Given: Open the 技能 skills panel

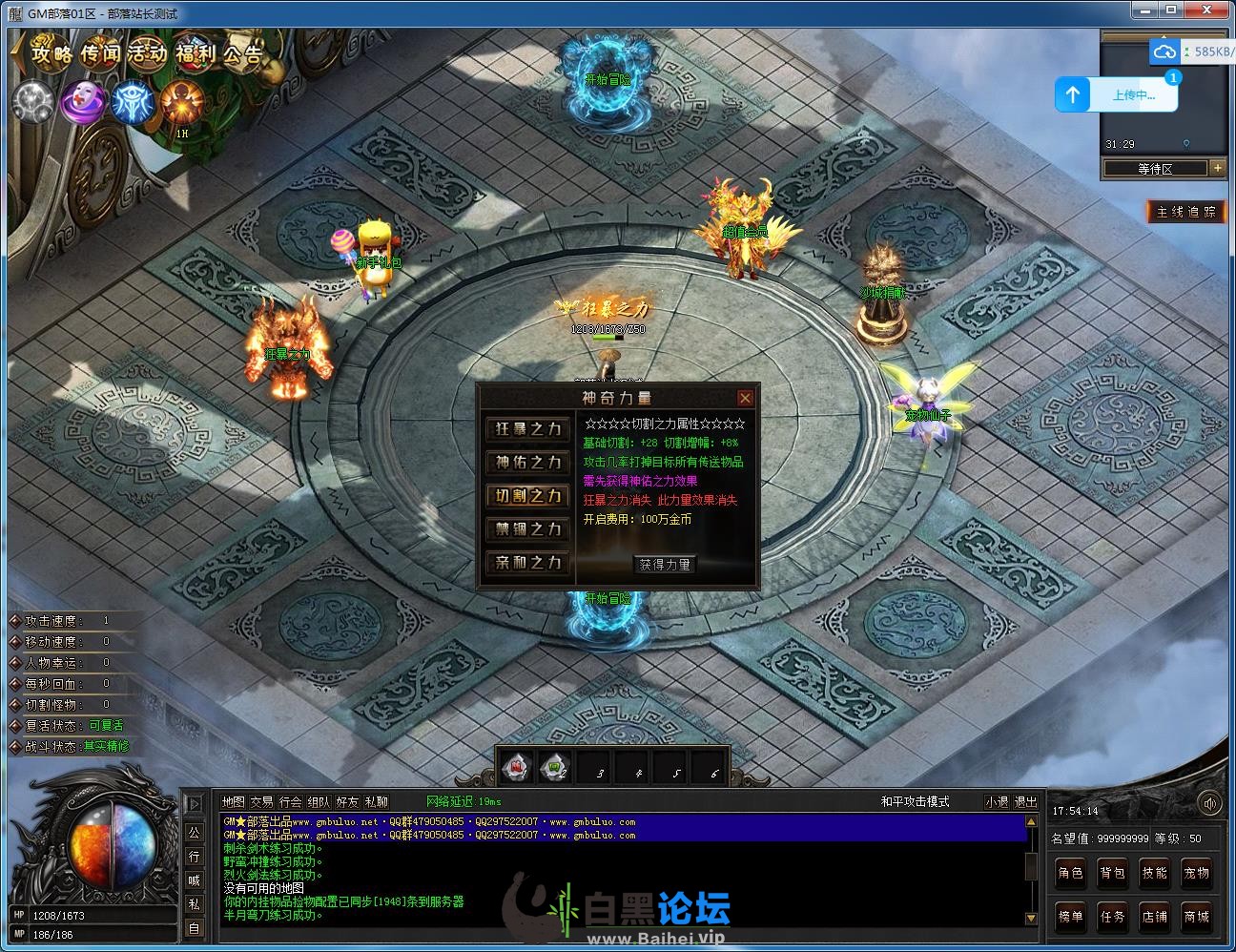Looking at the screenshot, I should 1154,873.
